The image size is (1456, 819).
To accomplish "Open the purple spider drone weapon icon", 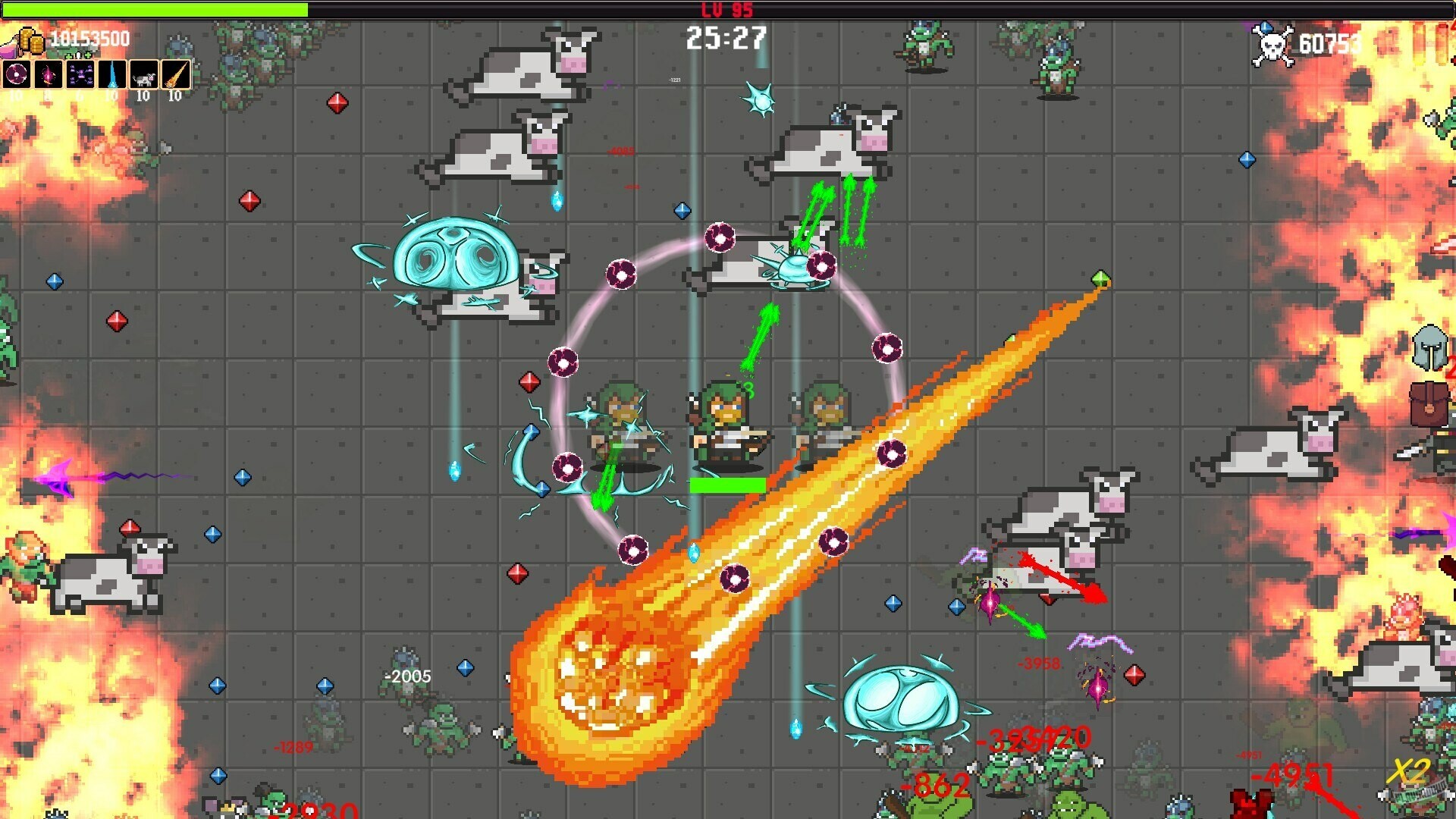I will click(80, 74).
